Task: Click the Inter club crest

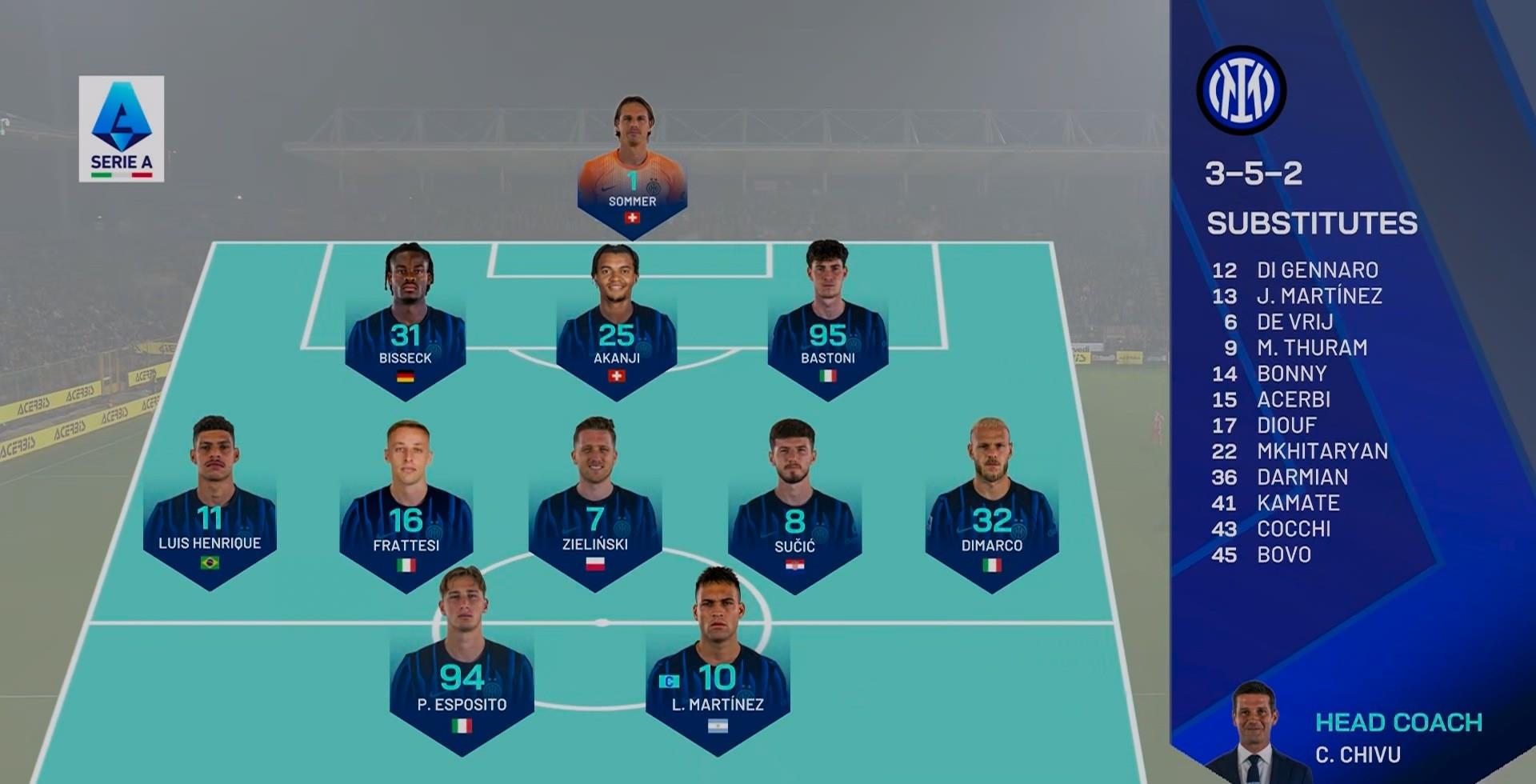Action: (x=1241, y=90)
